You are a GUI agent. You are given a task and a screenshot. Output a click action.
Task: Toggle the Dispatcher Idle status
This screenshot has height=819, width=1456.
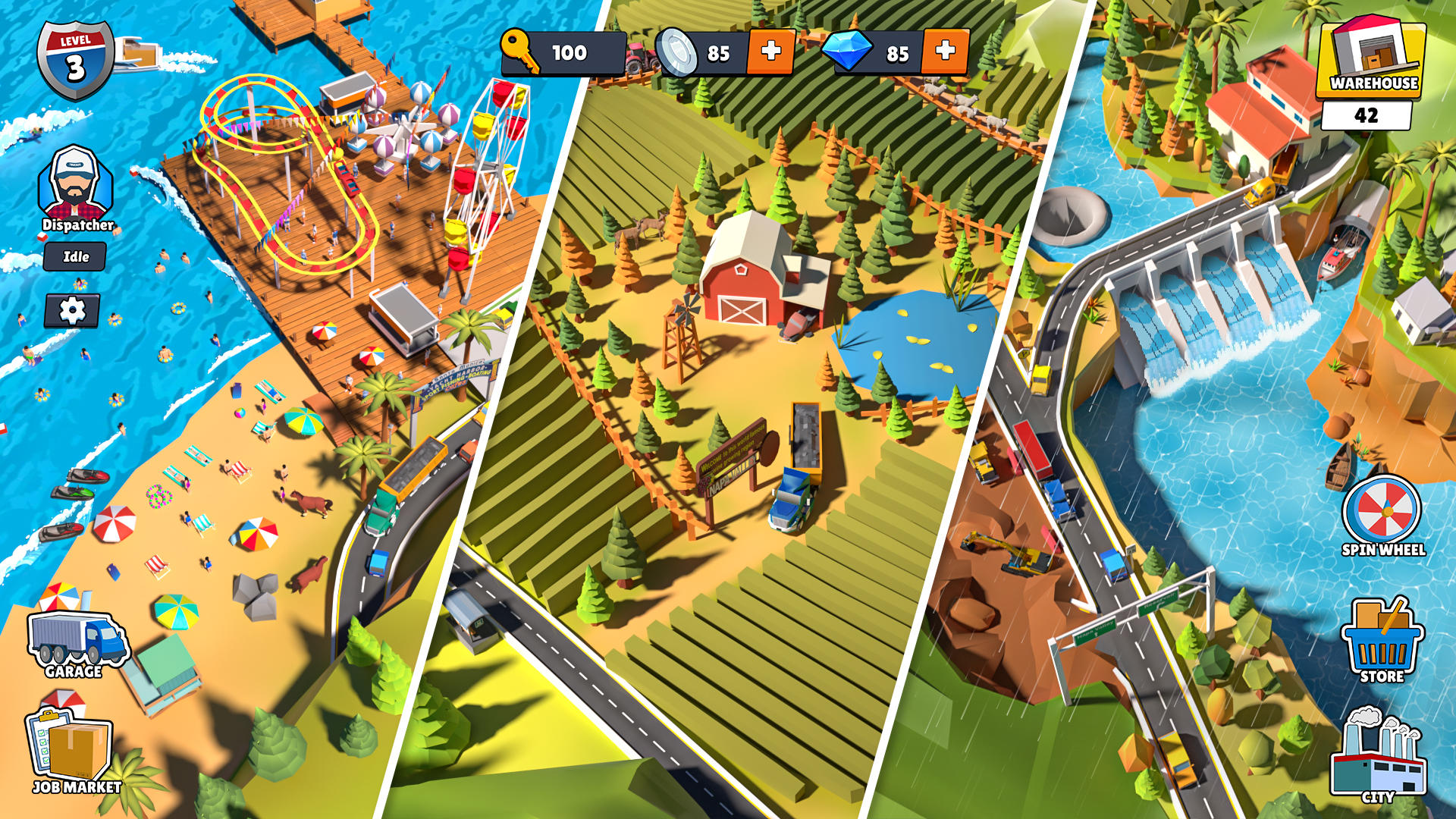73,257
